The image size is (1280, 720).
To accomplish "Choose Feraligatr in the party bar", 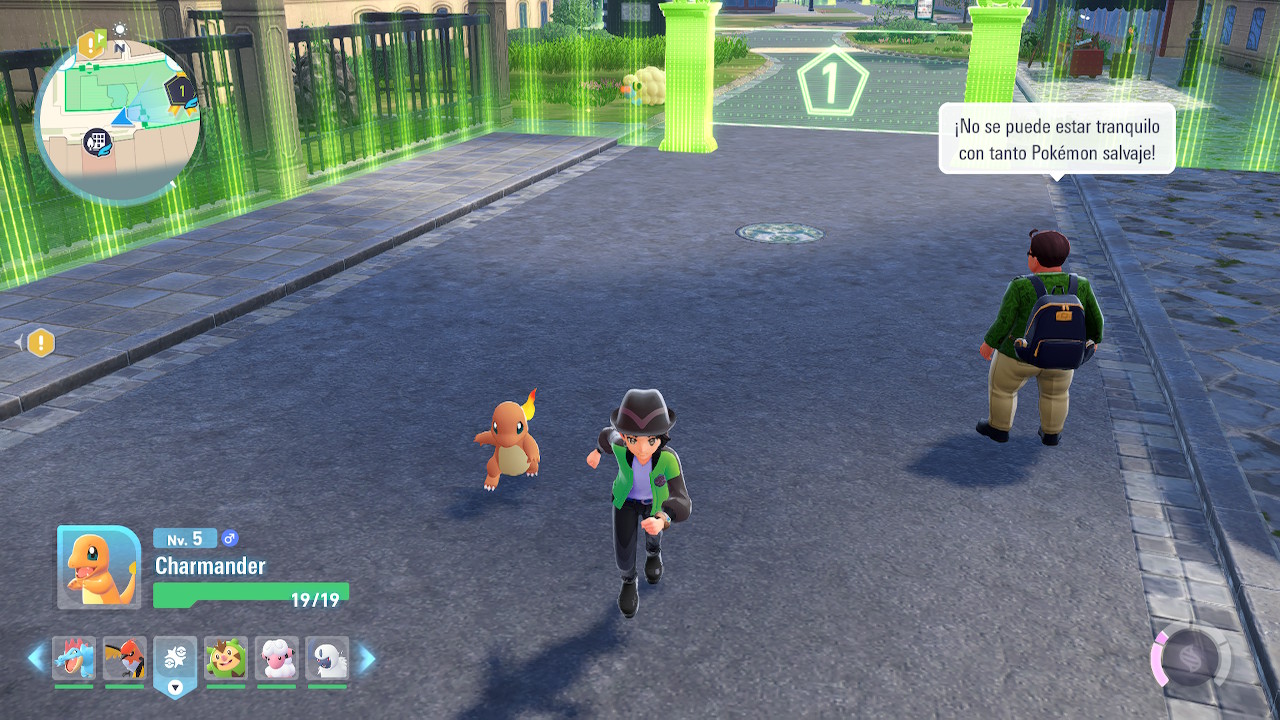I will point(74,658).
